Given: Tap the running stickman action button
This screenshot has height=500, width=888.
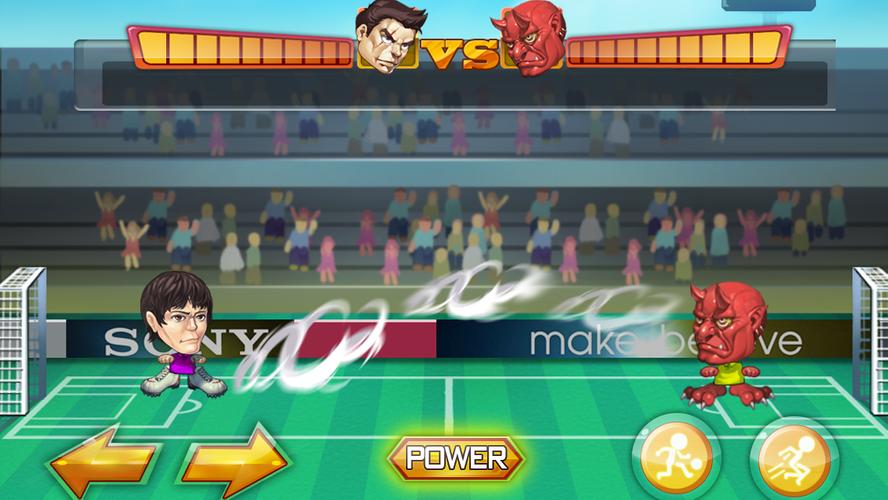Looking at the screenshot, I should [794, 460].
